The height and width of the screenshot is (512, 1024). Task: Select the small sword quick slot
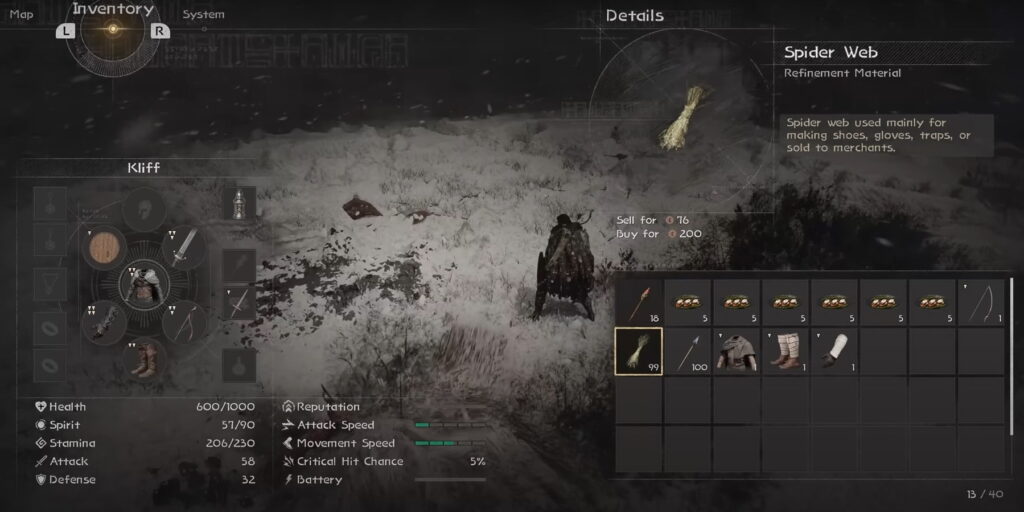[x=239, y=303]
